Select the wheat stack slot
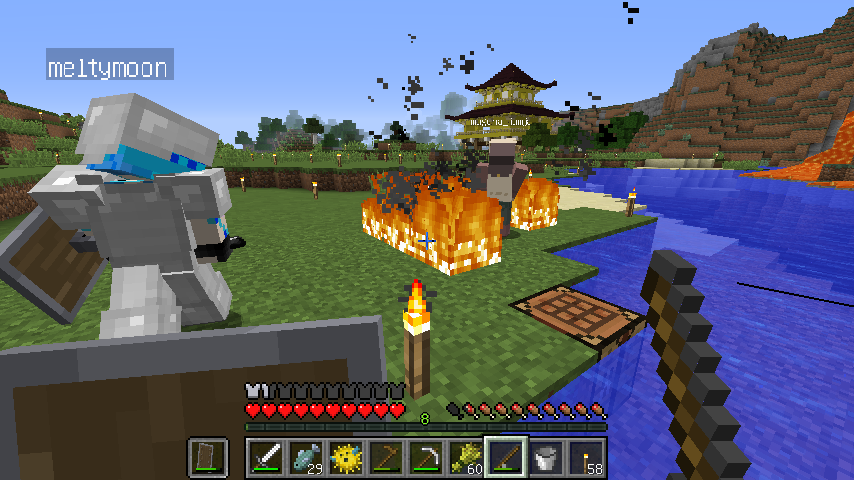The image size is (854, 480). coord(467,458)
